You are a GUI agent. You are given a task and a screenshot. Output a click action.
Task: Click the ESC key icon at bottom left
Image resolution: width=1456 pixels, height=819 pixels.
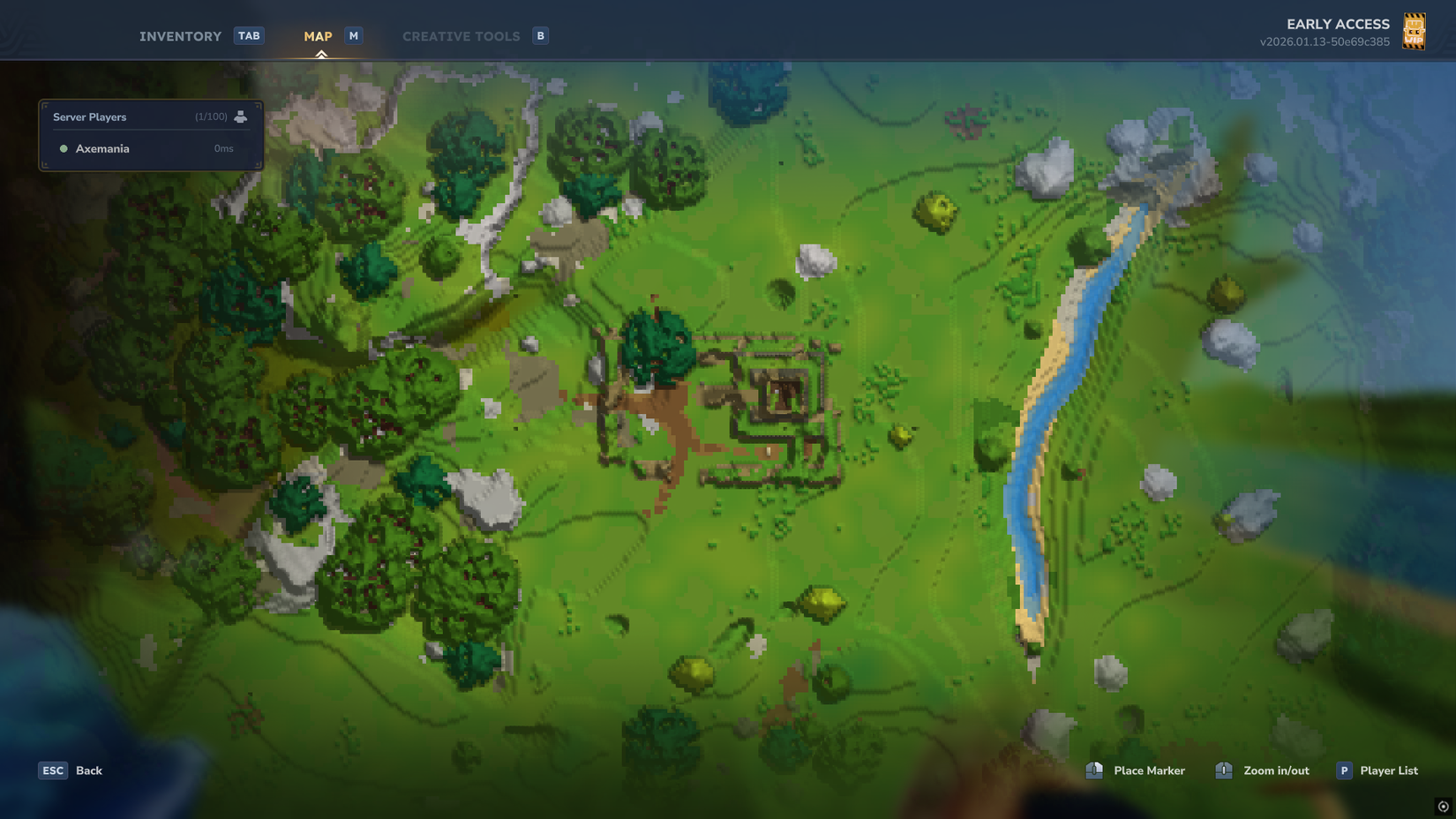click(53, 770)
